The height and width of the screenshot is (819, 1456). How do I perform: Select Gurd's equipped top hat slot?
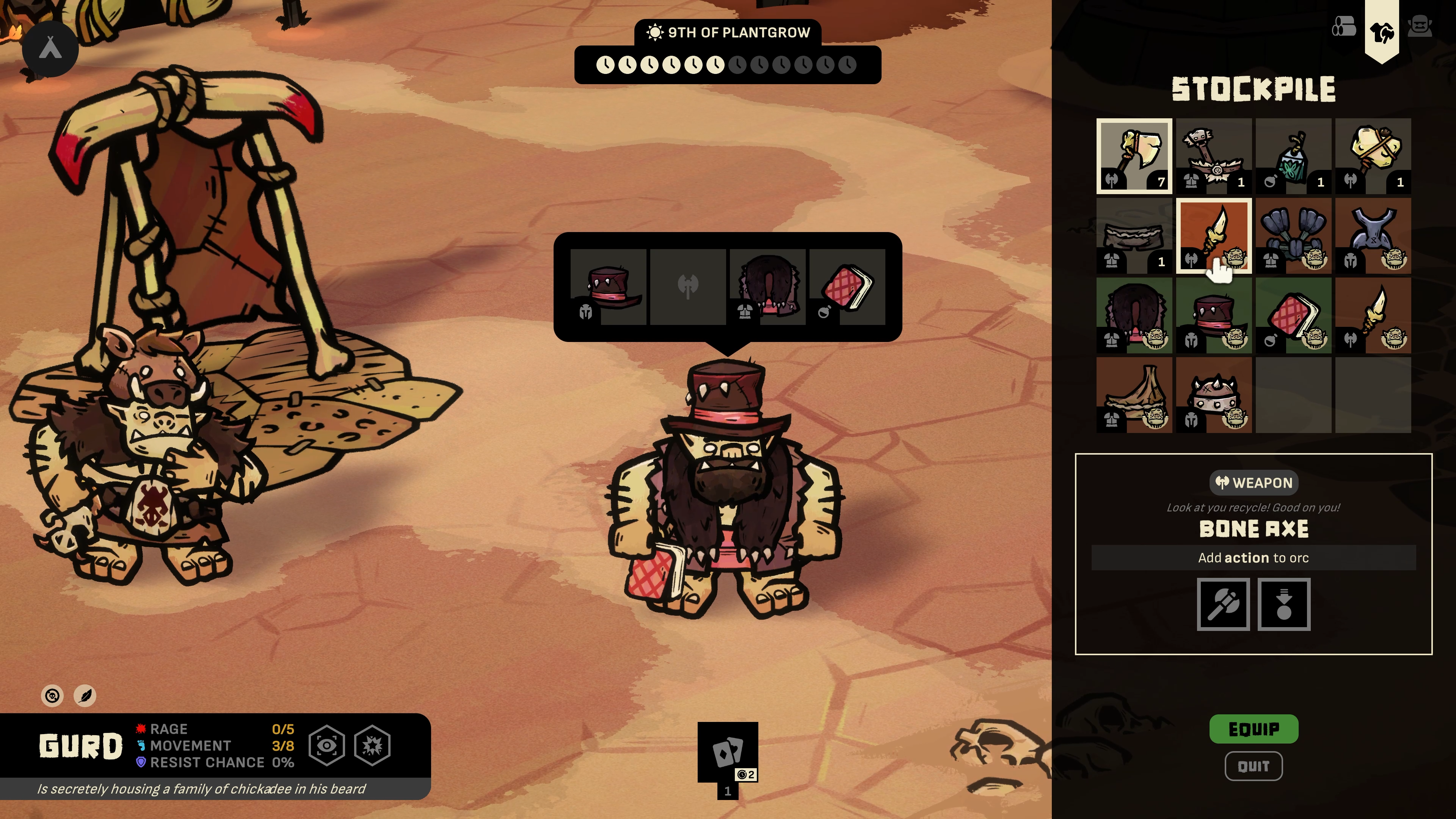[608, 287]
